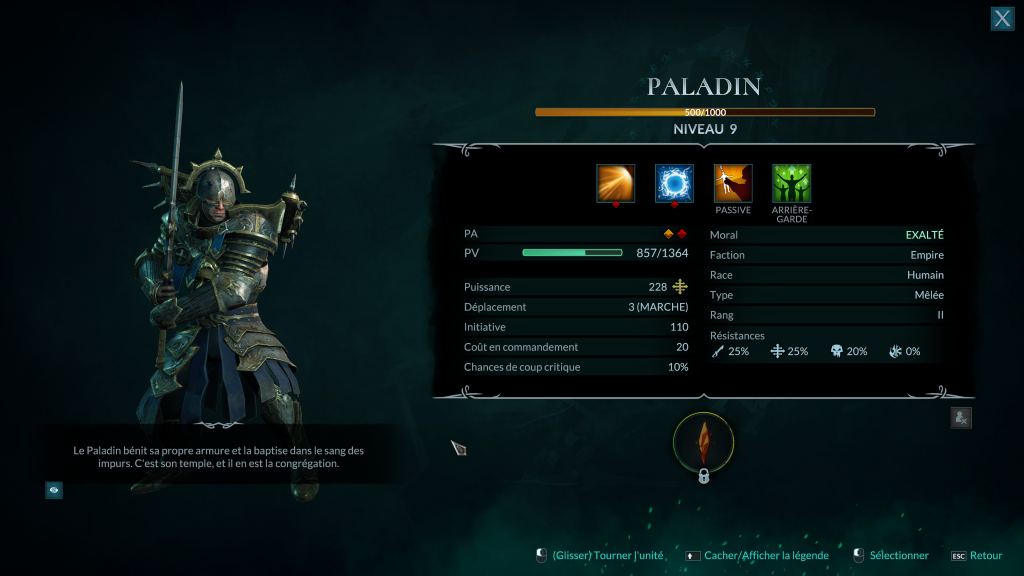
Task: Close the Paladin unit panel
Action: coord(1002,19)
